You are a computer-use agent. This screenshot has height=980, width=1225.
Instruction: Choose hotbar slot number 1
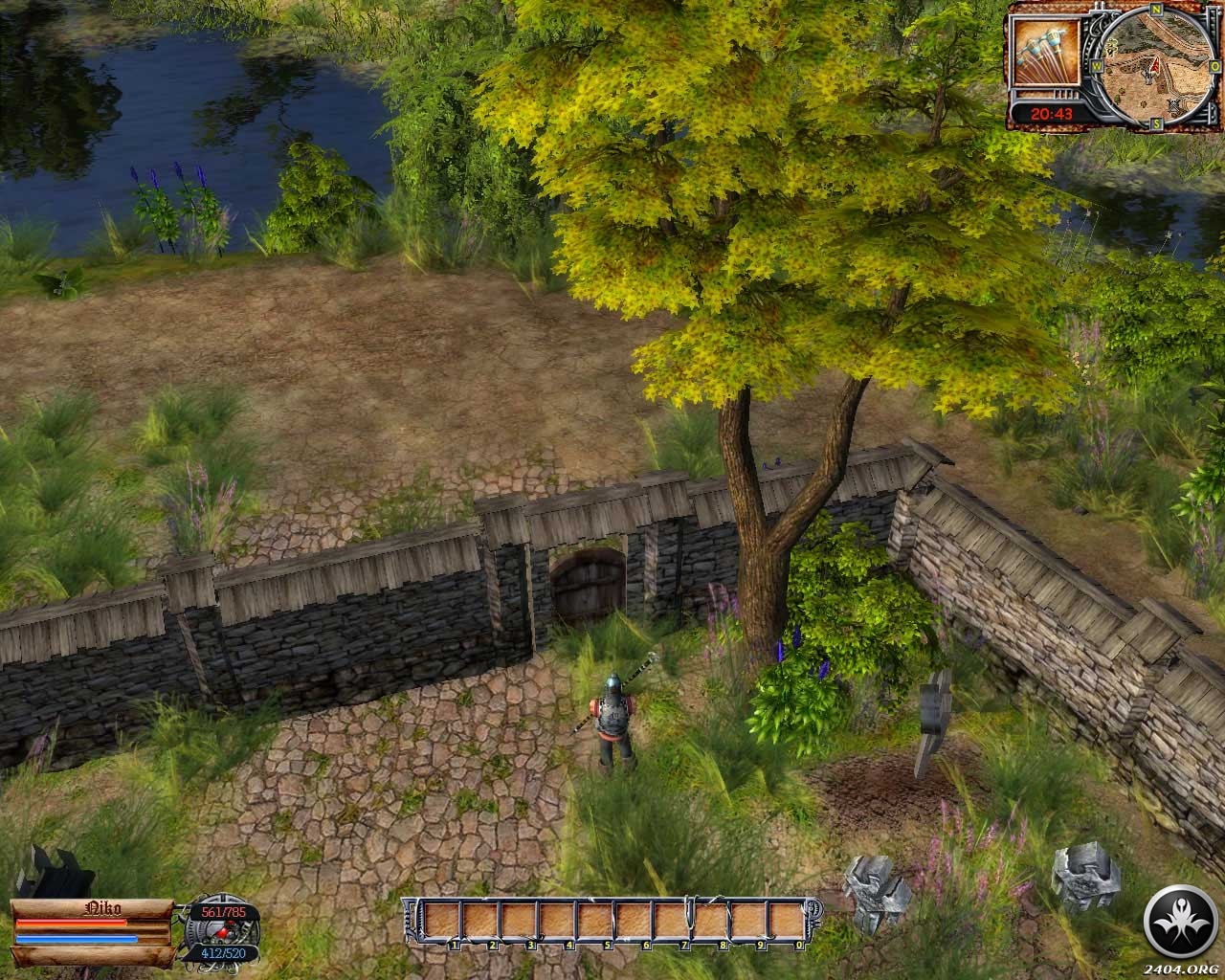coord(442,922)
